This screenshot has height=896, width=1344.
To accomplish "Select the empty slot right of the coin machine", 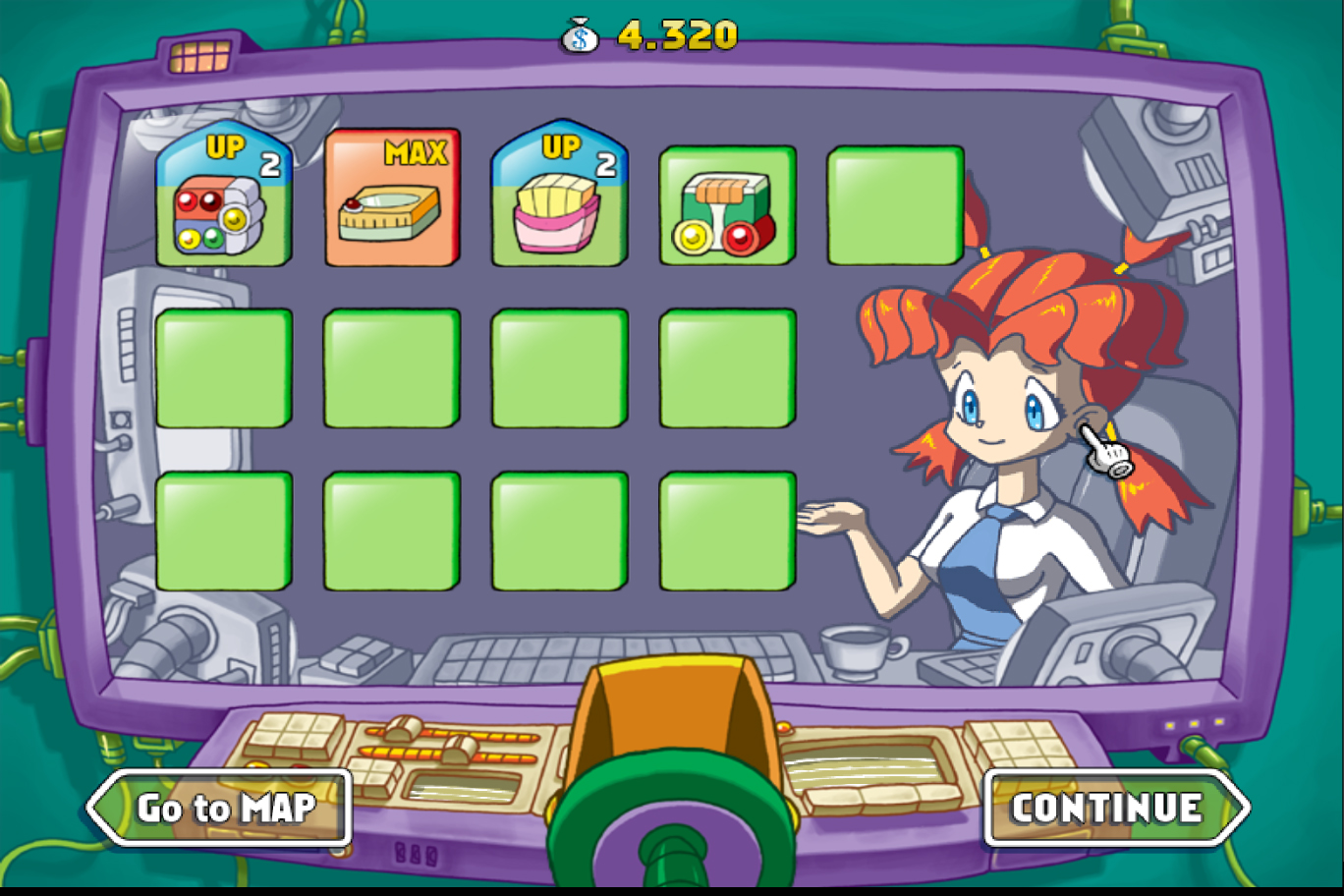I will [x=895, y=206].
